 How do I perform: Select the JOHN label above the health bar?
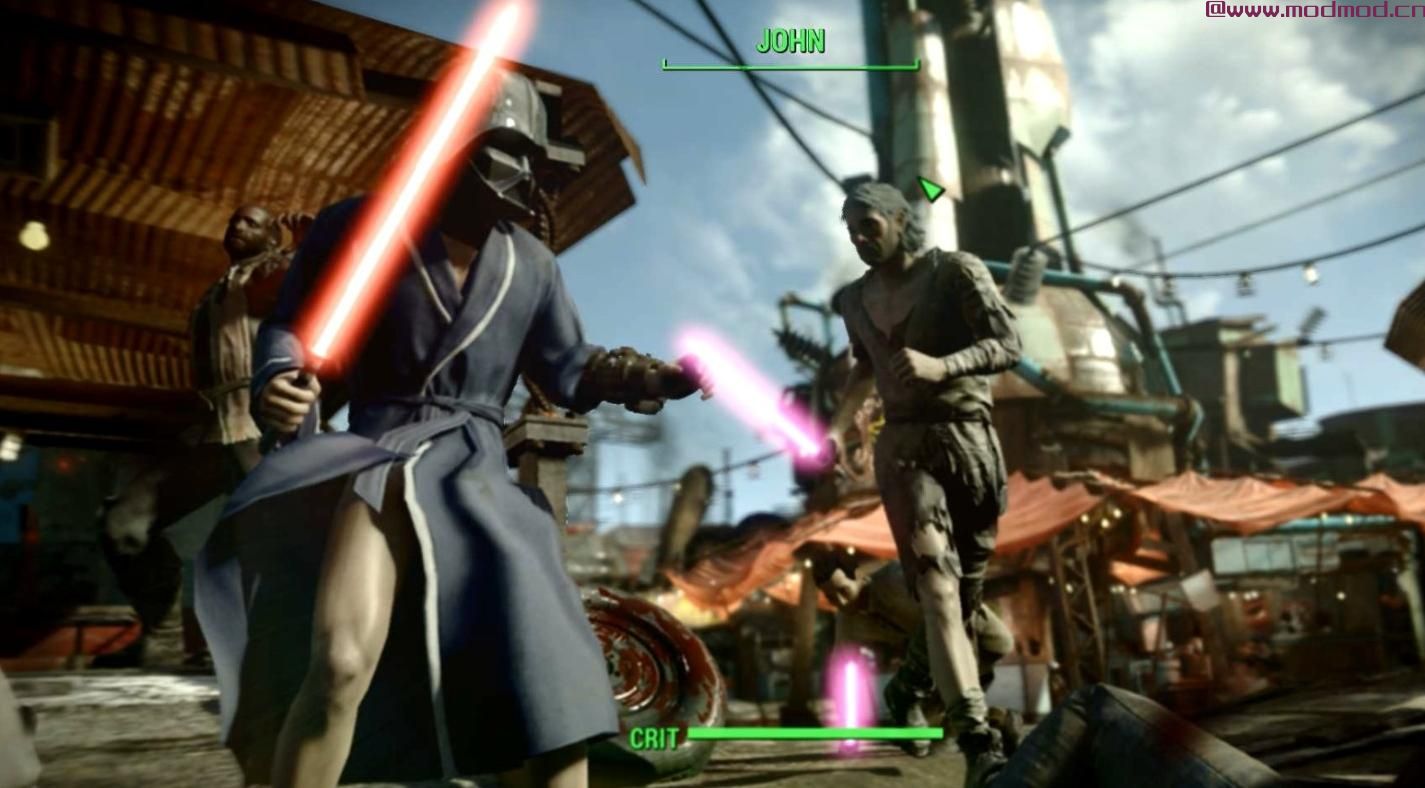tap(790, 43)
